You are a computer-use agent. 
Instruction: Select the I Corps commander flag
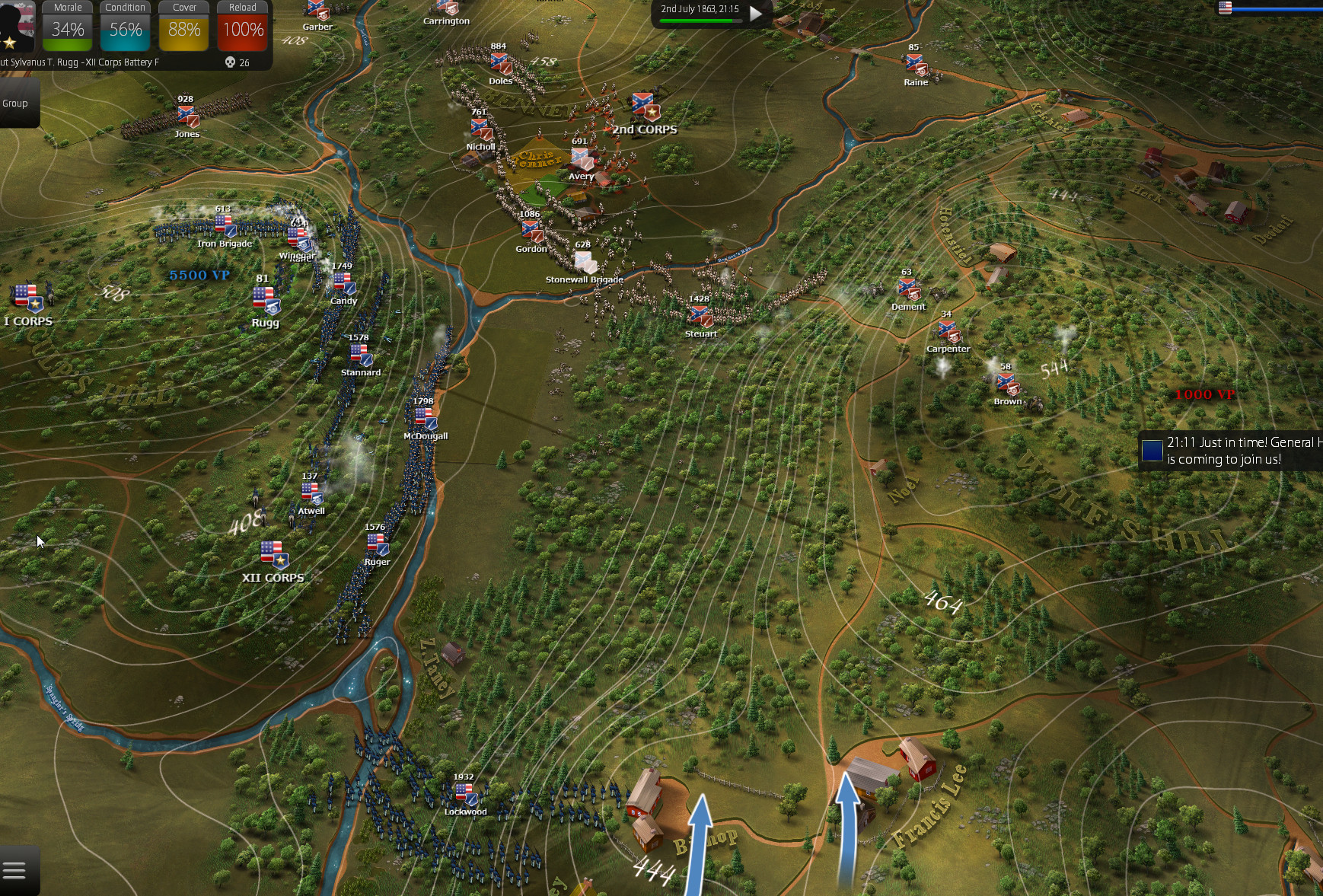(27, 298)
